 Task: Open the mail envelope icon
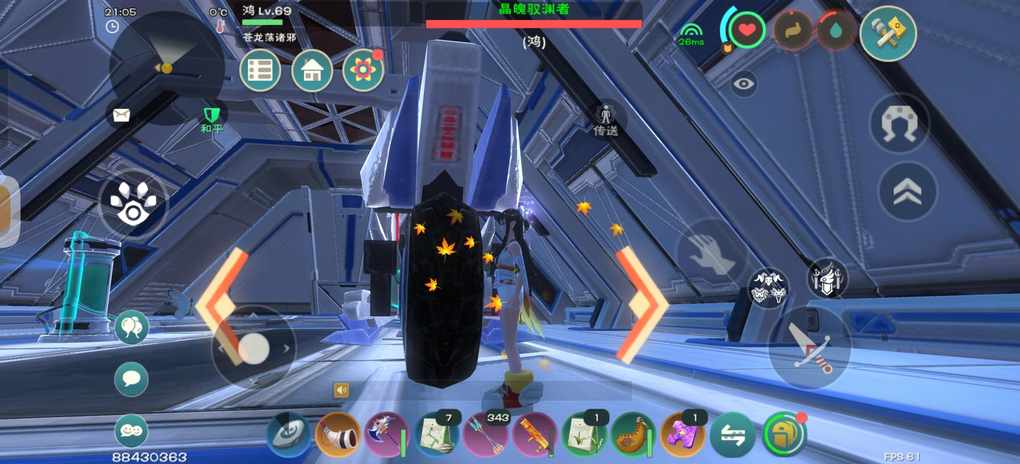pyautogui.click(x=121, y=115)
